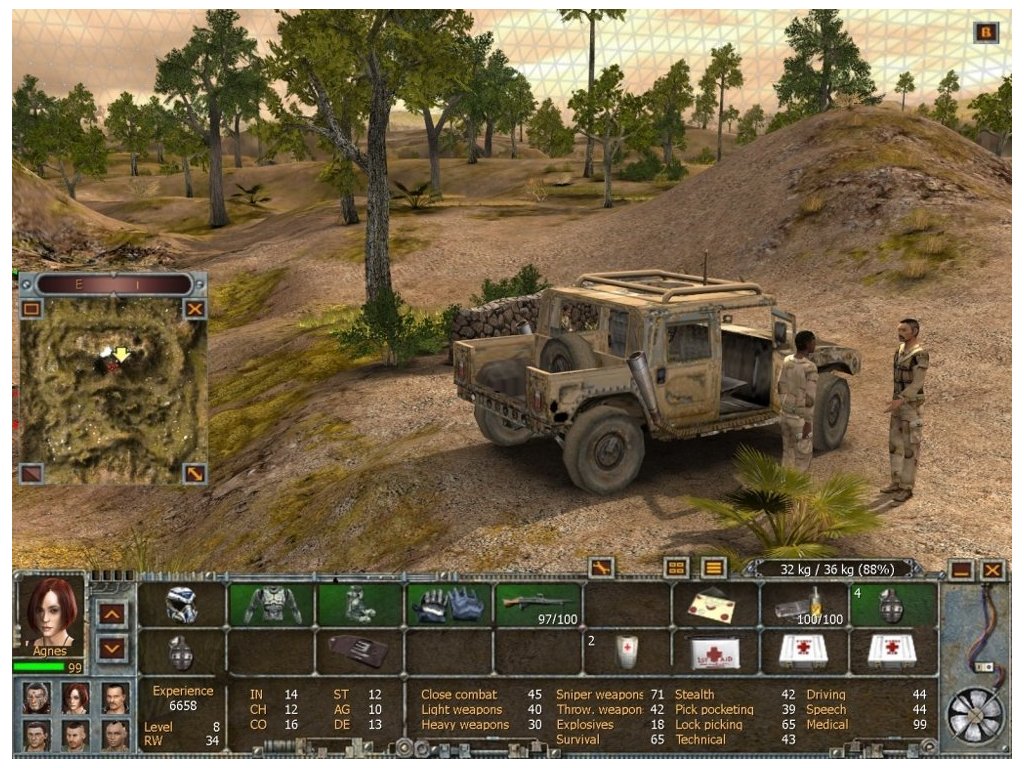
Task: Pick the First Aid kit item
Action: [715, 652]
